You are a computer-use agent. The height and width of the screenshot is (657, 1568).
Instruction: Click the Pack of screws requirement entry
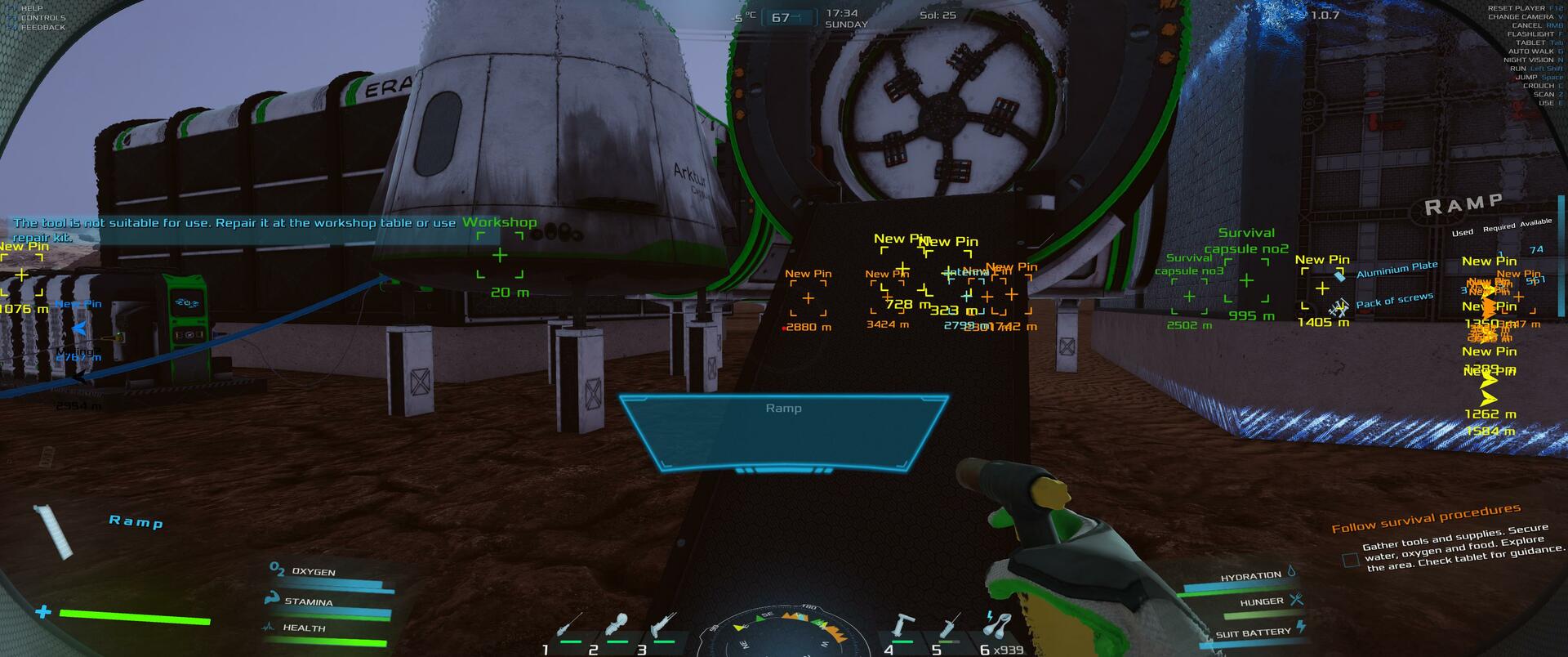[x=1393, y=301]
